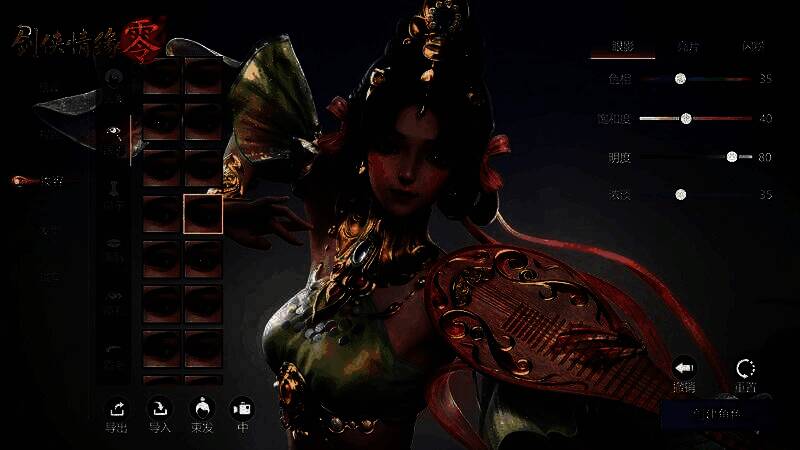Open the rightmost tab at the top right
The height and width of the screenshot is (450, 800).
point(752,47)
